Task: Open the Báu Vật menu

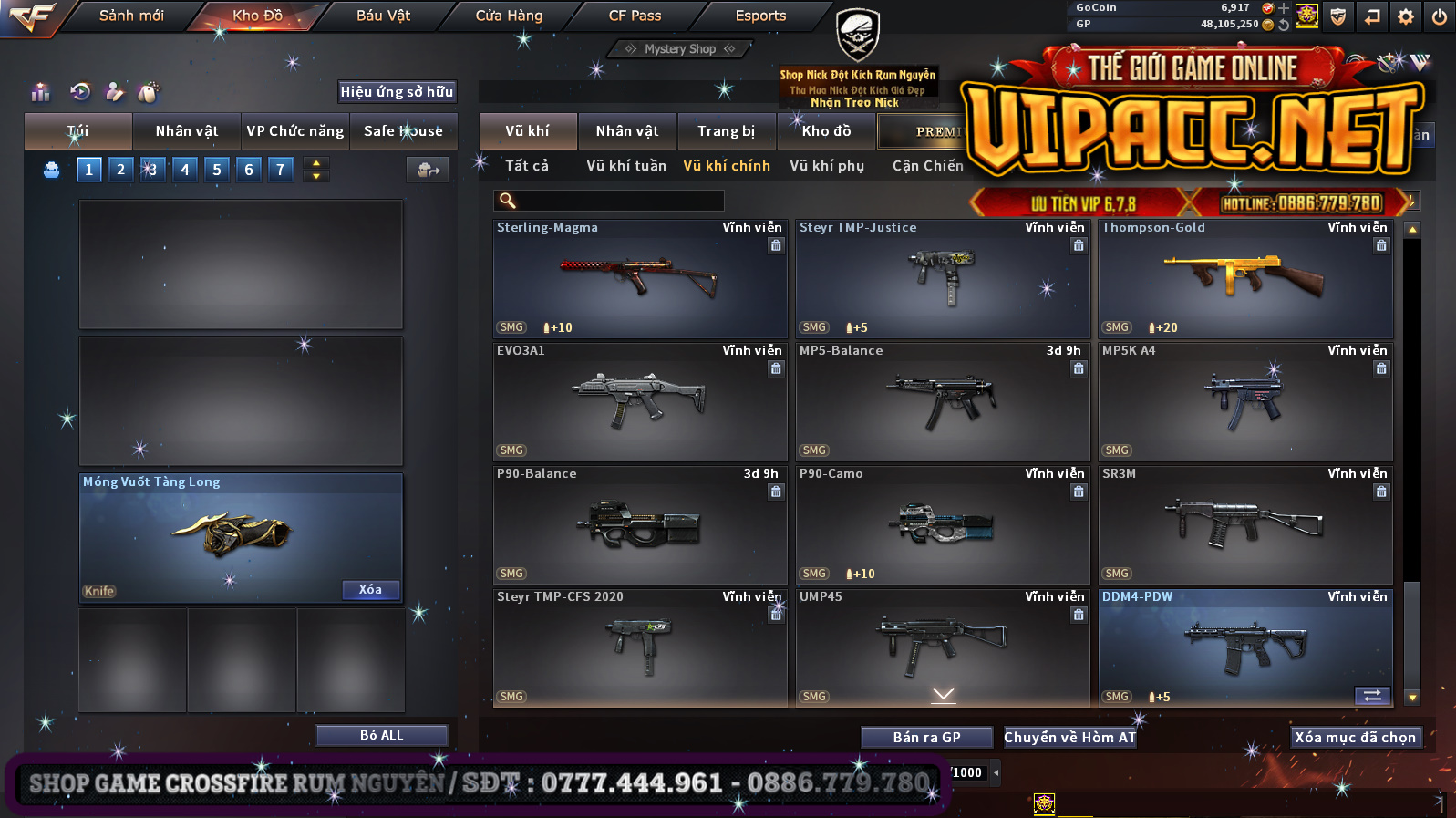Action: pyautogui.click(x=383, y=16)
